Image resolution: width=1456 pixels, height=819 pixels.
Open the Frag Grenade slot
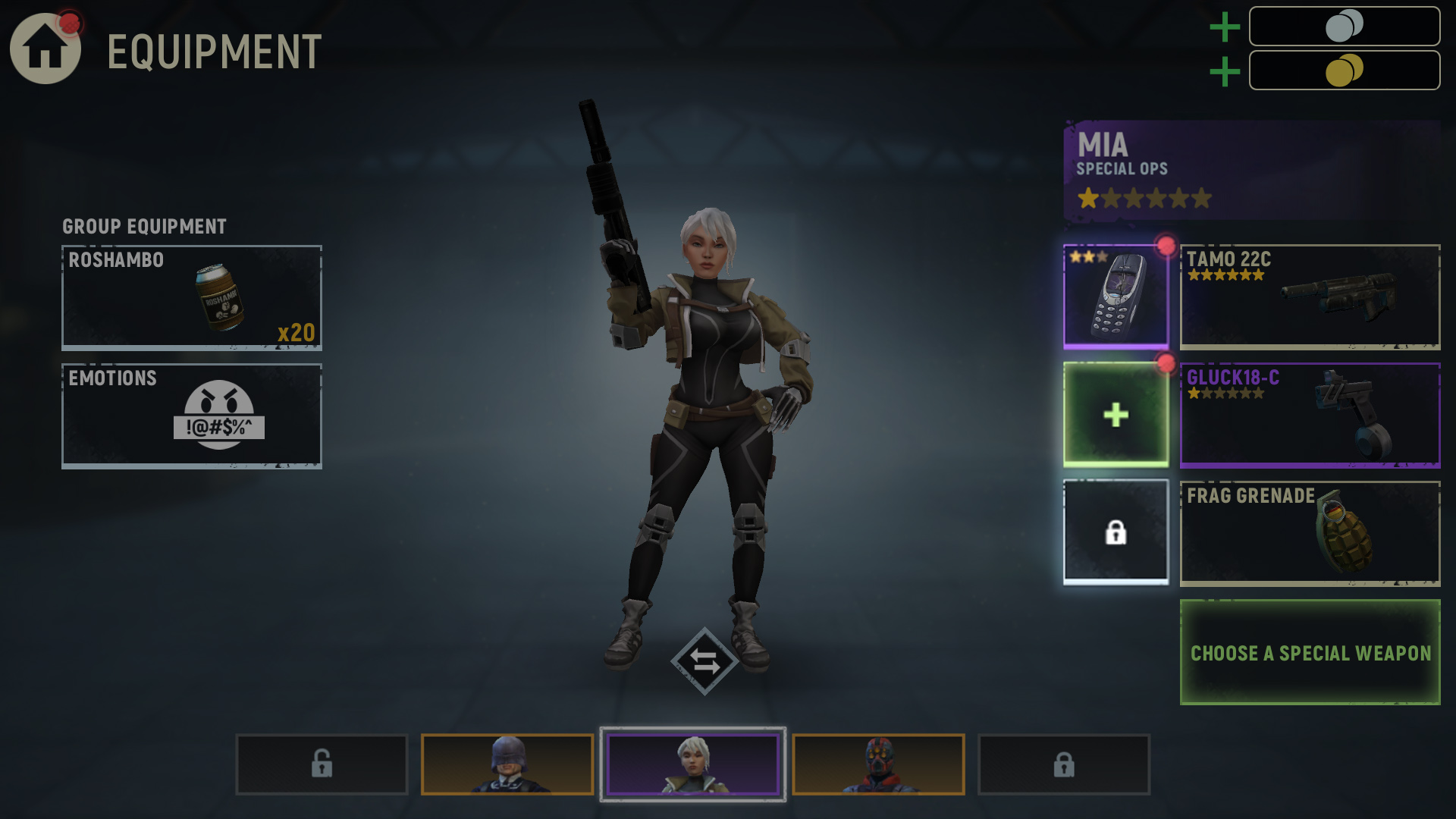1310,533
